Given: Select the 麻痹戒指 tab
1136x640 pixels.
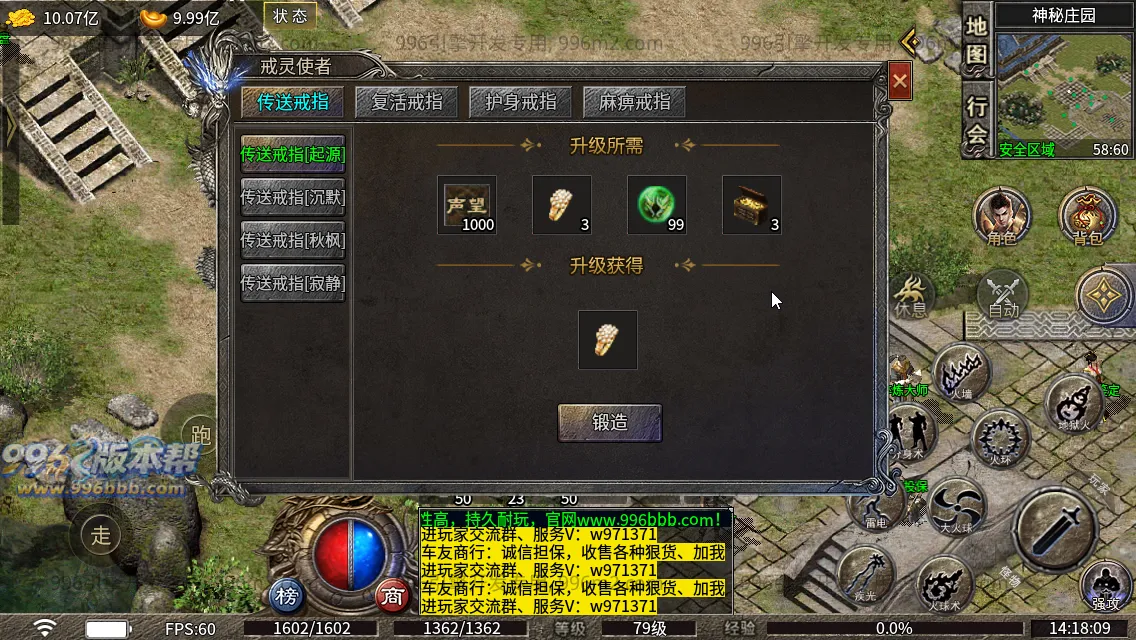Looking at the screenshot, I should 634,102.
